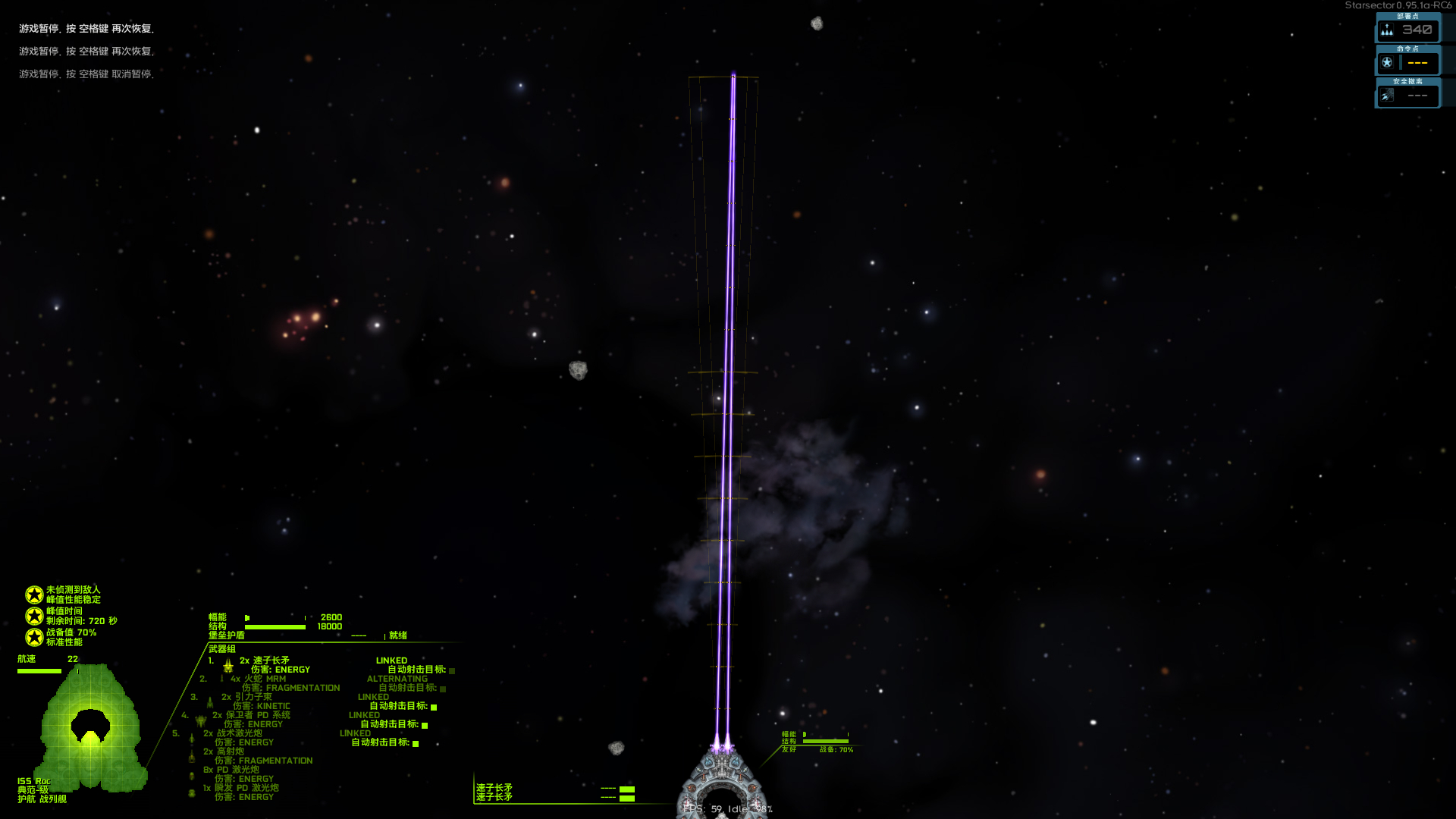Click the 安全撤离 retreat panel icon

click(x=1387, y=95)
